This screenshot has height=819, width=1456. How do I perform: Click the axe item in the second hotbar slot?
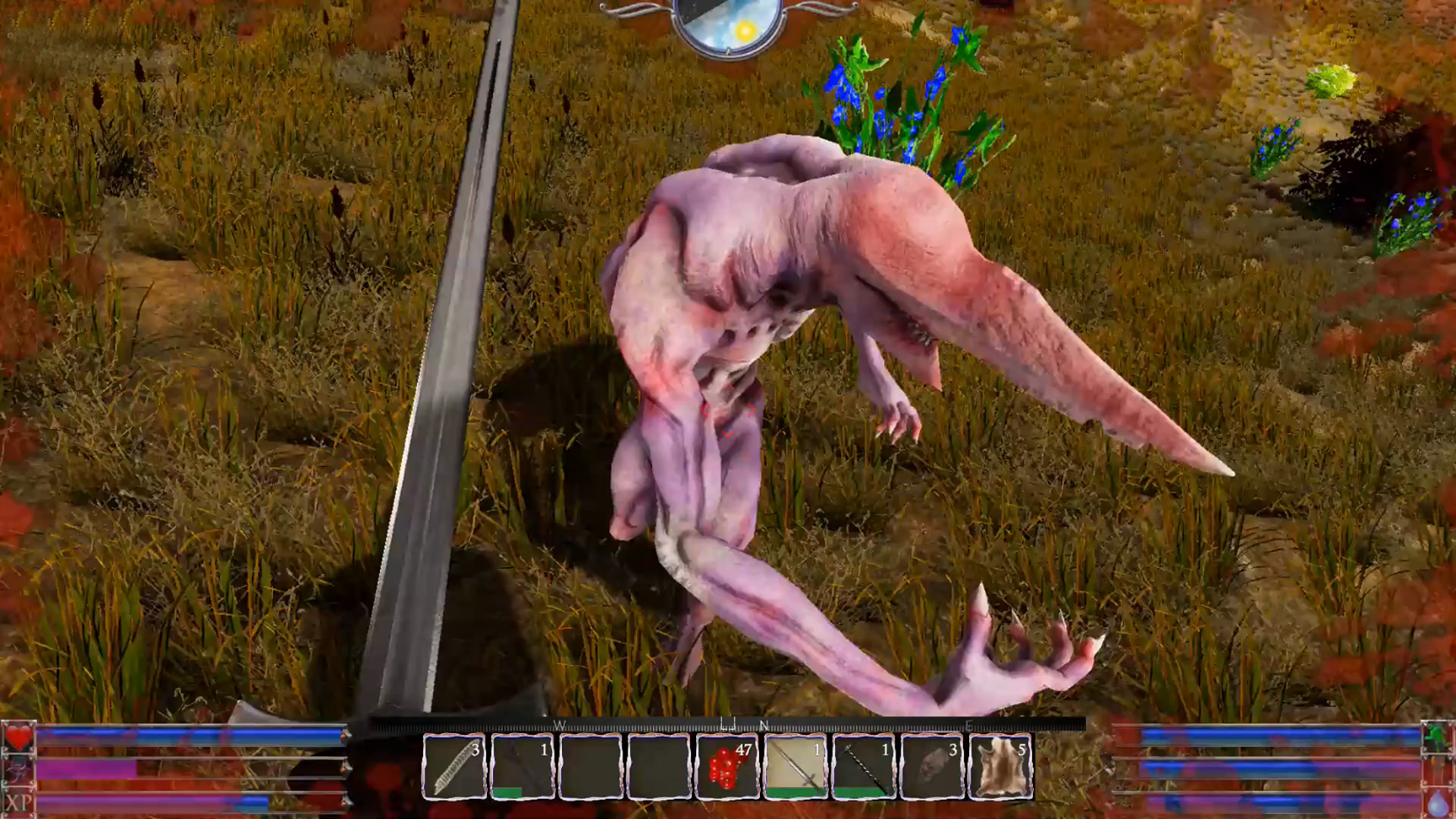[x=522, y=766]
